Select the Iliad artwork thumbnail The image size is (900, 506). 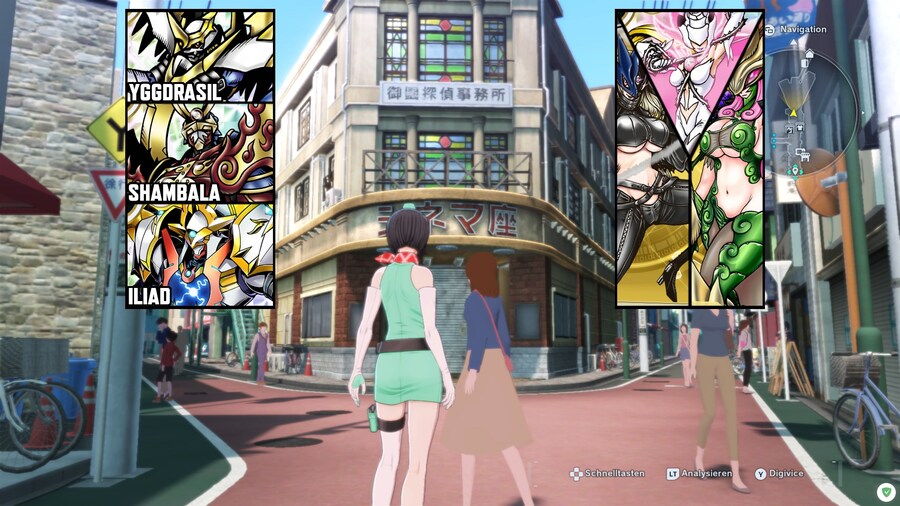point(200,255)
